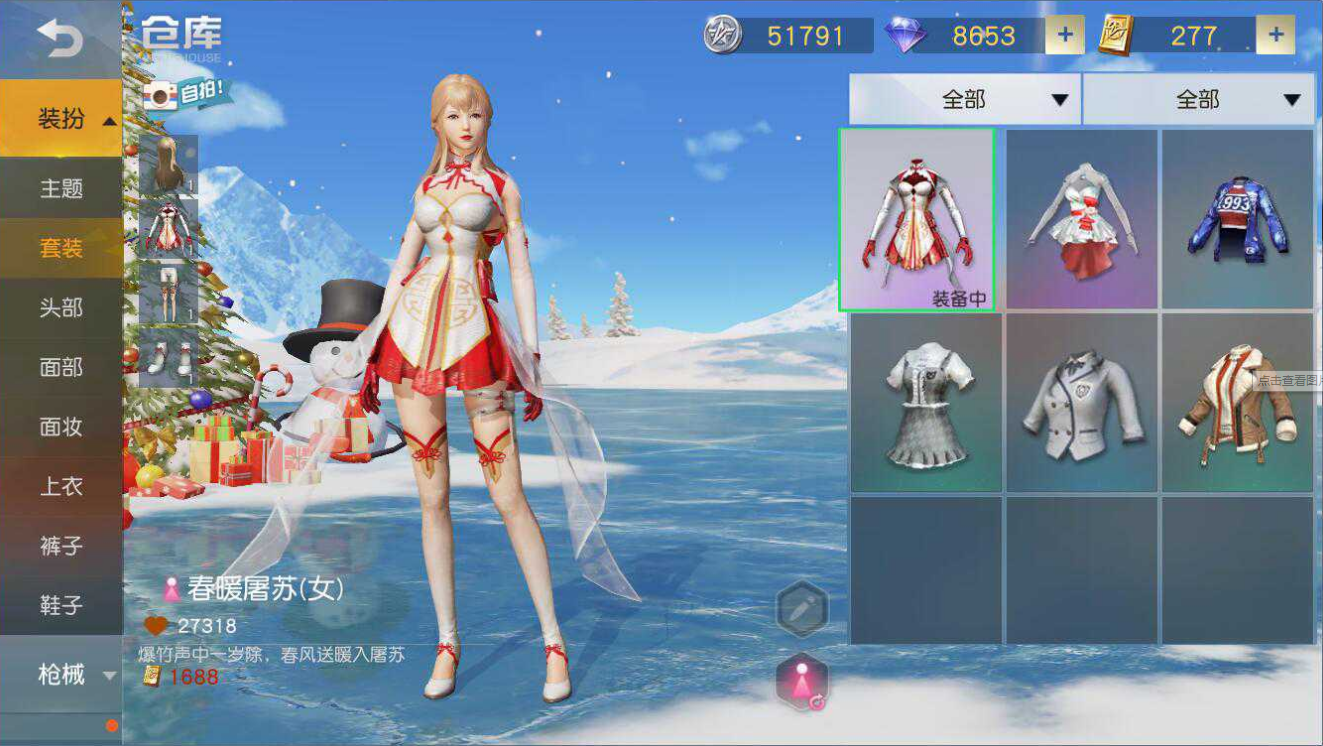The image size is (1323, 746).
Task: Show the 面部 items
Action: point(61,367)
